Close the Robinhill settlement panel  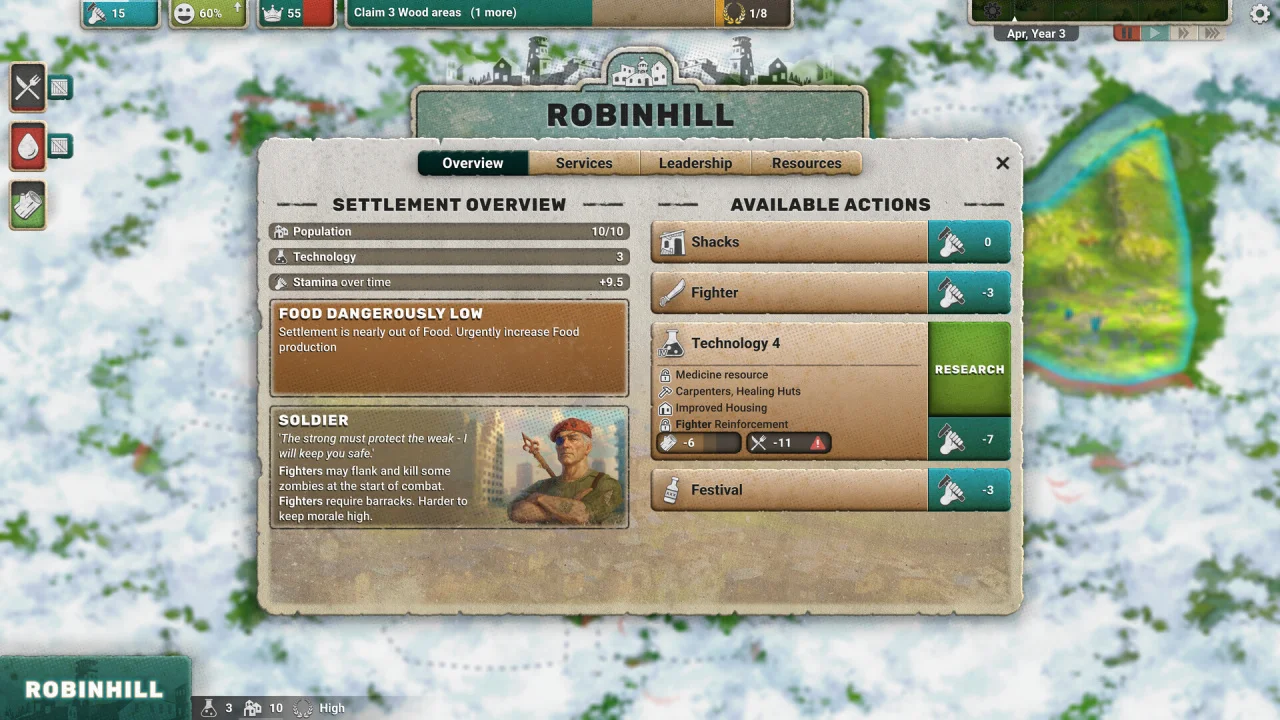[x=1003, y=163]
